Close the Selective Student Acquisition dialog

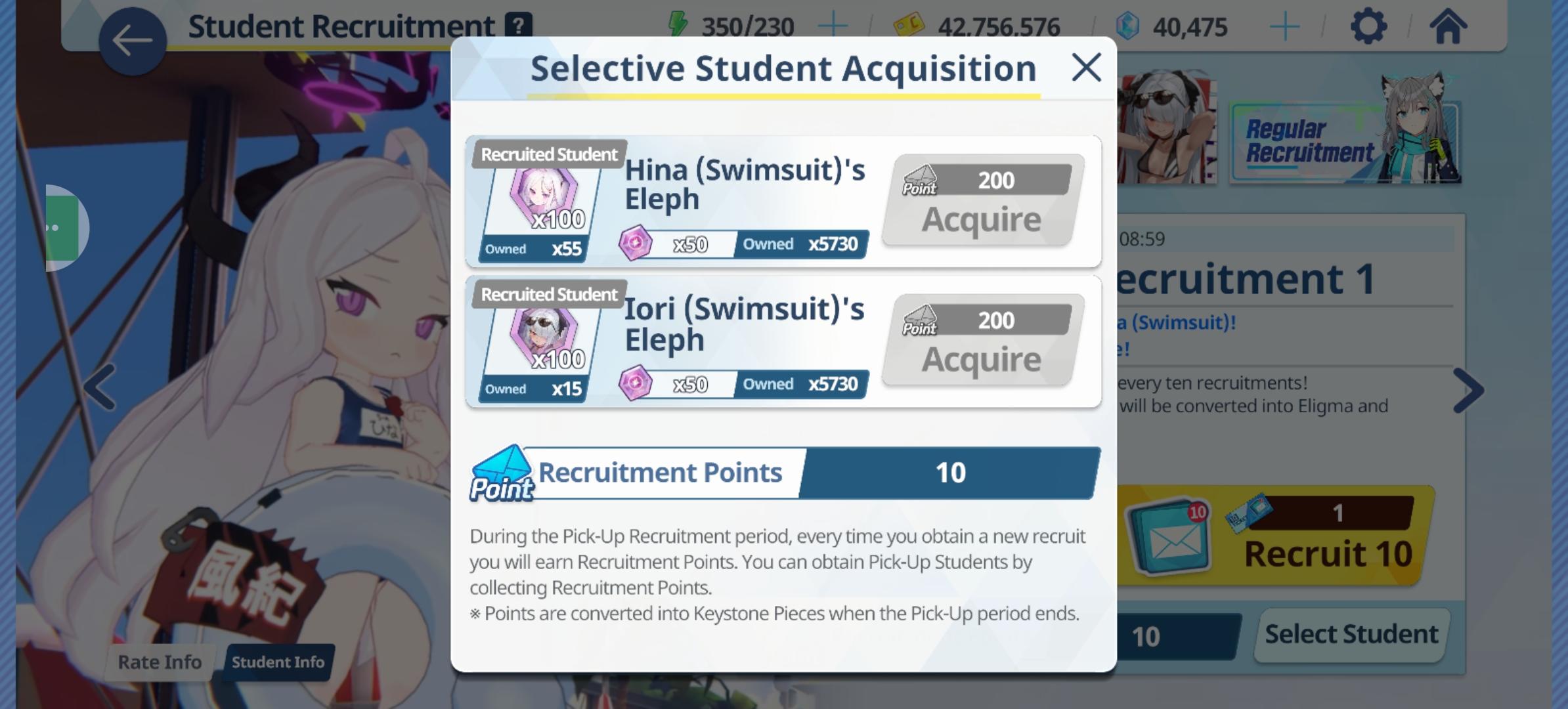[1086, 68]
